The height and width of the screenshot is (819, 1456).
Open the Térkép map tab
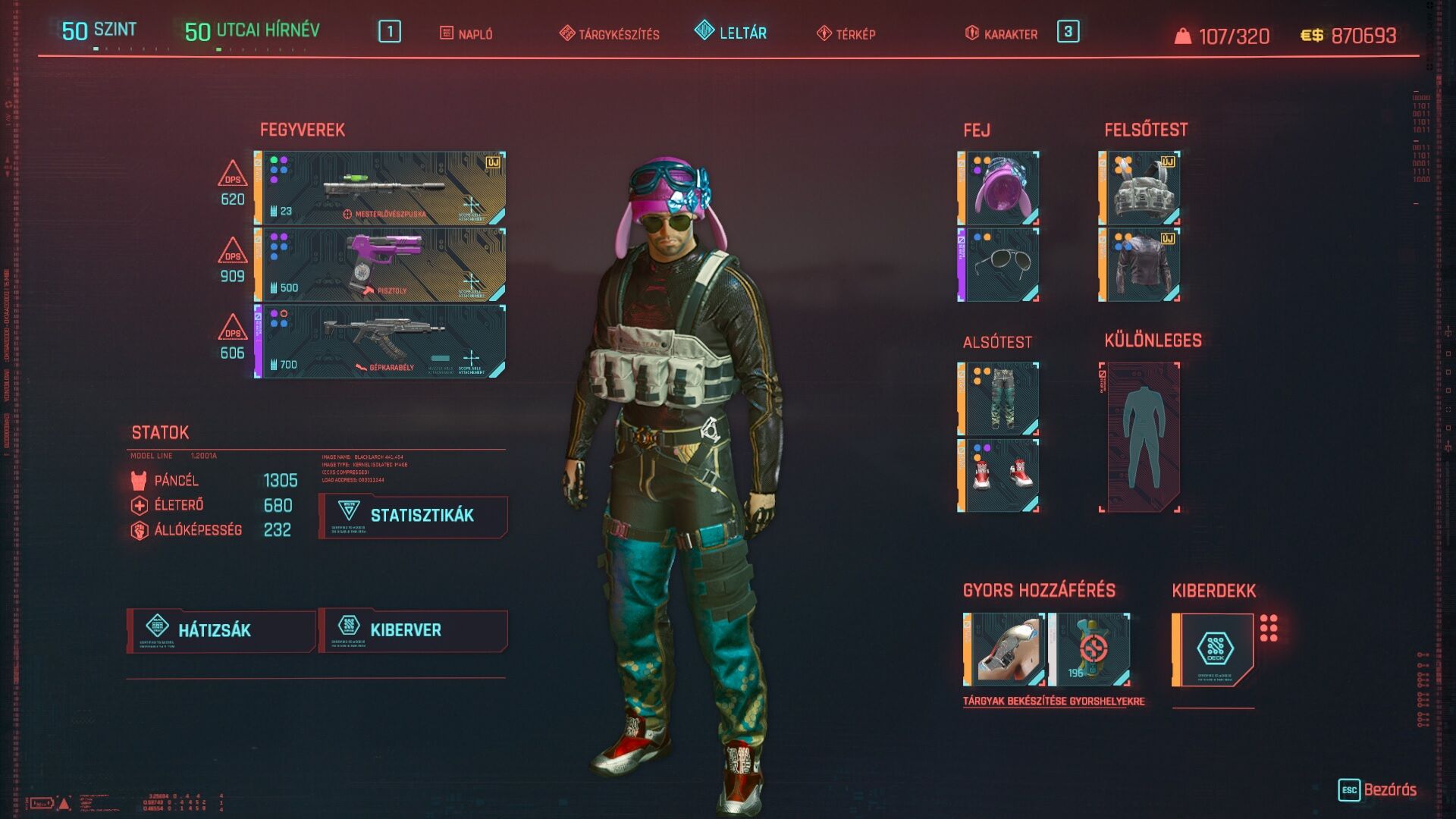point(846,34)
